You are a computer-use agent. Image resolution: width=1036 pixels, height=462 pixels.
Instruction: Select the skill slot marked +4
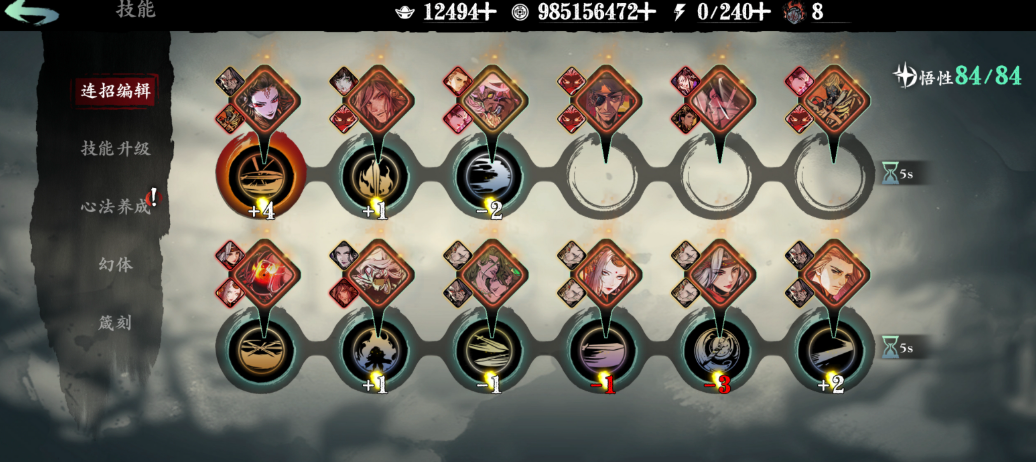[x=261, y=176]
